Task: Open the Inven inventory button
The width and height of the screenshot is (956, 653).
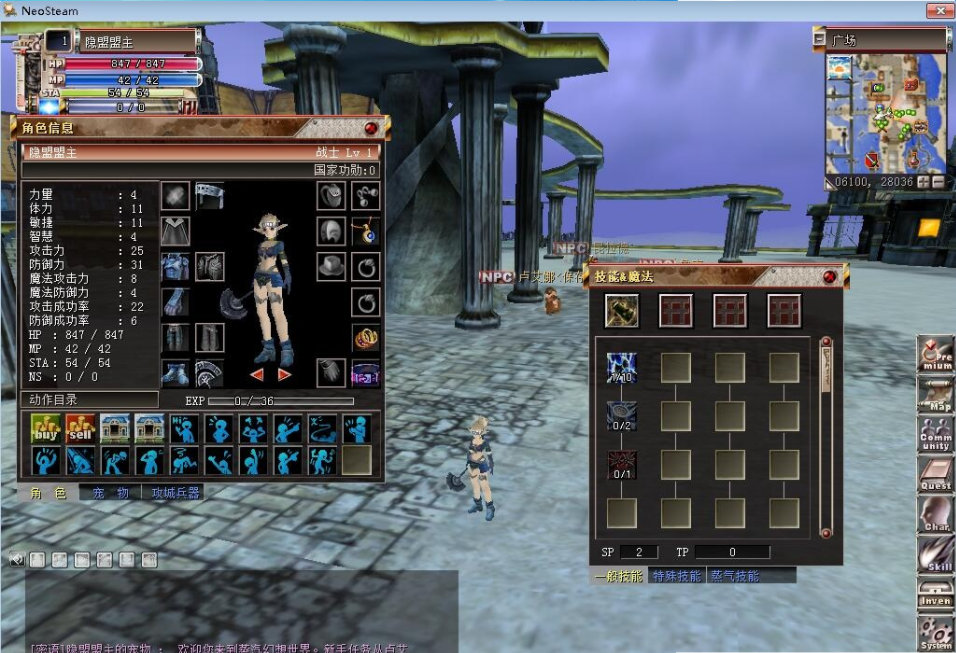Action: tap(936, 593)
